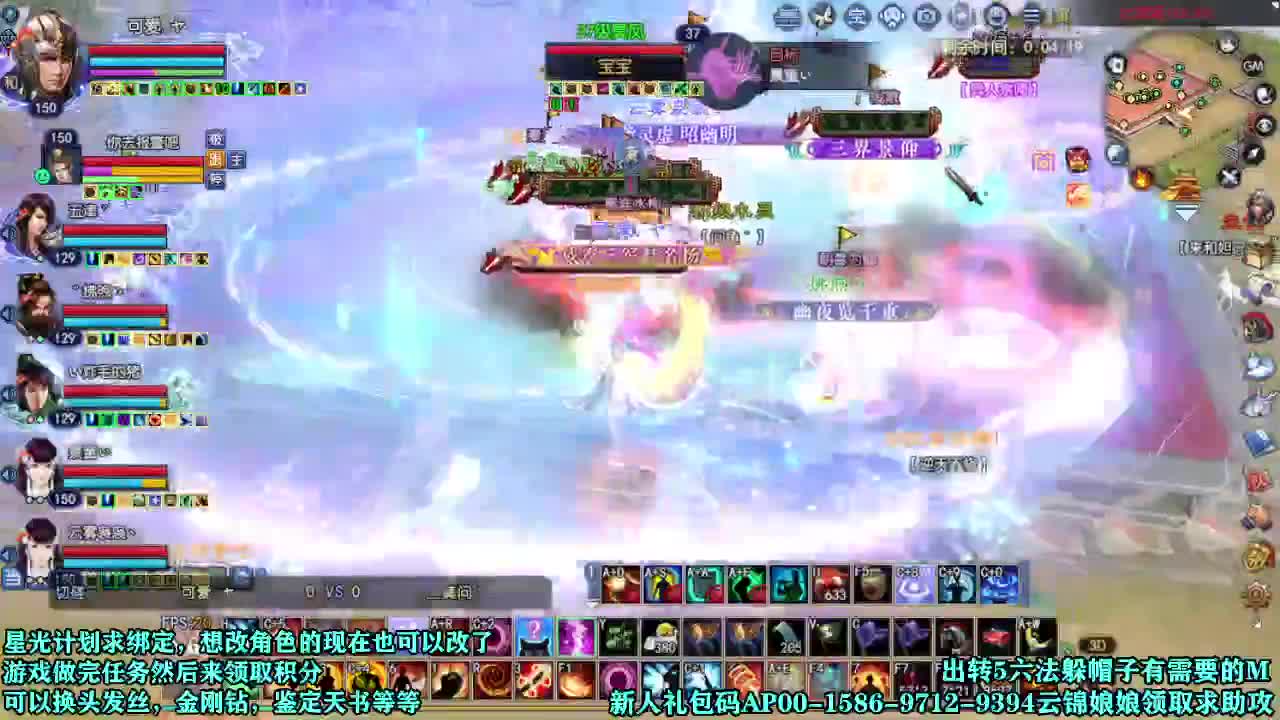Activate the skill showing 633 cooldown number
The height and width of the screenshot is (720, 1280).
830,583
